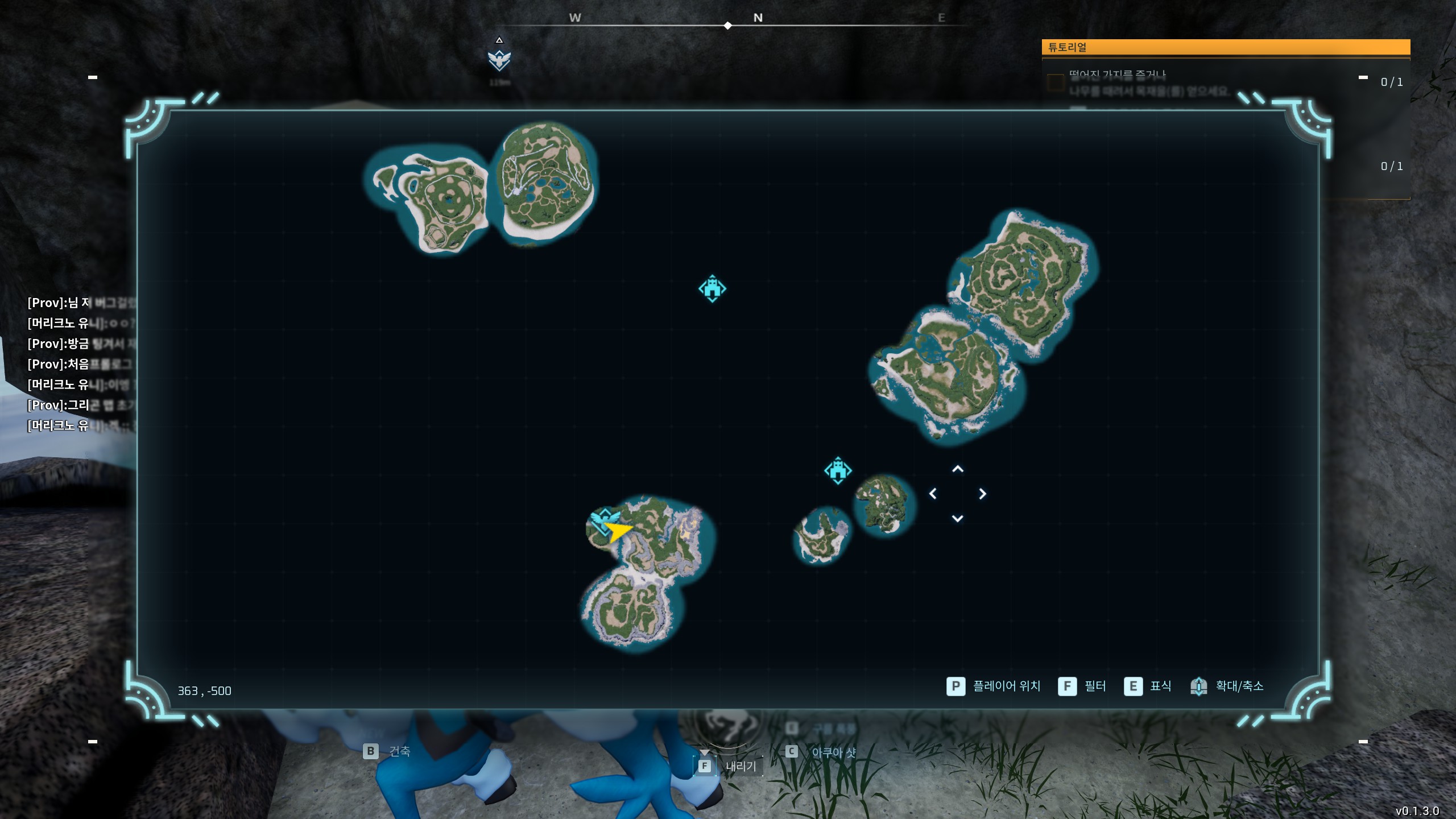Click the winged waypoint icon on the compass
1456x819 pixels.
pos(499,60)
